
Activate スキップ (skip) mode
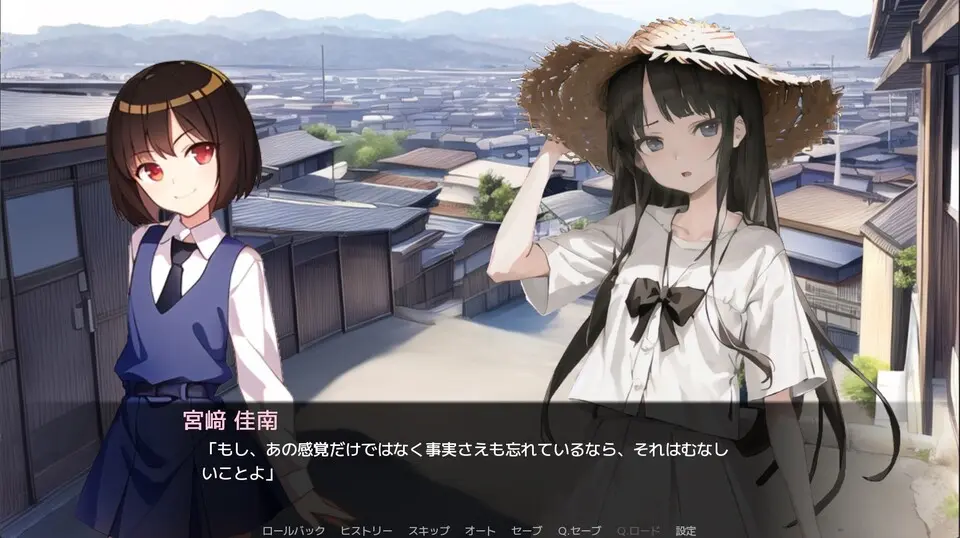pyautogui.click(x=429, y=530)
